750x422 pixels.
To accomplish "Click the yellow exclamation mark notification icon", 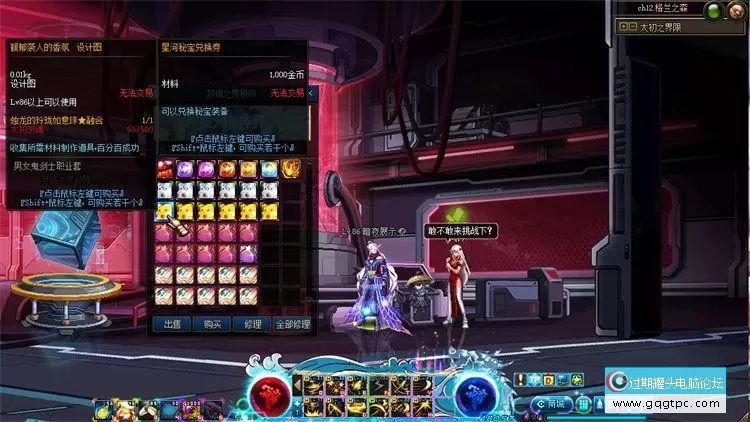I will coord(522,379).
